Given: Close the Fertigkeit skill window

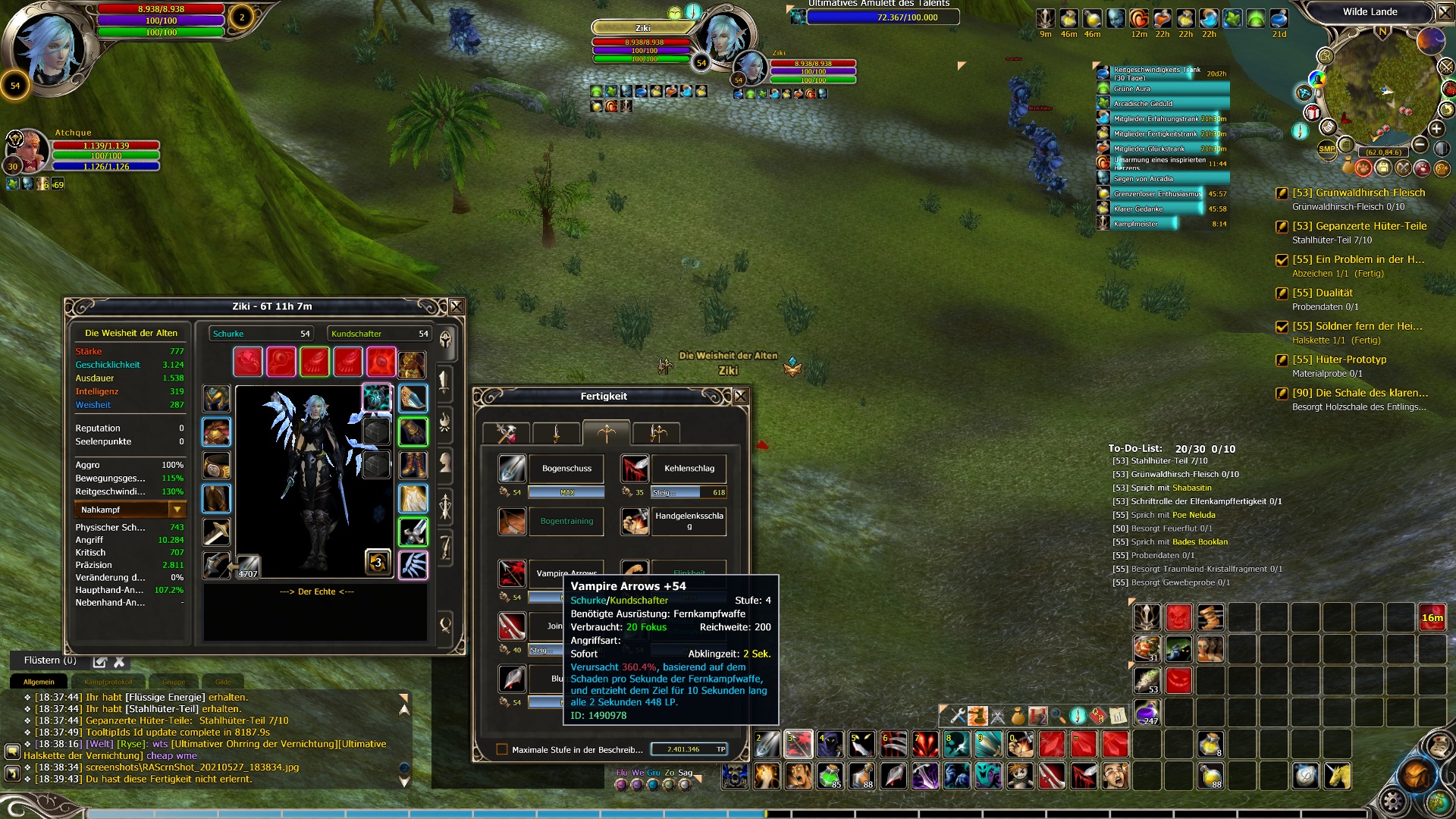Looking at the screenshot, I should [x=741, y=396].
